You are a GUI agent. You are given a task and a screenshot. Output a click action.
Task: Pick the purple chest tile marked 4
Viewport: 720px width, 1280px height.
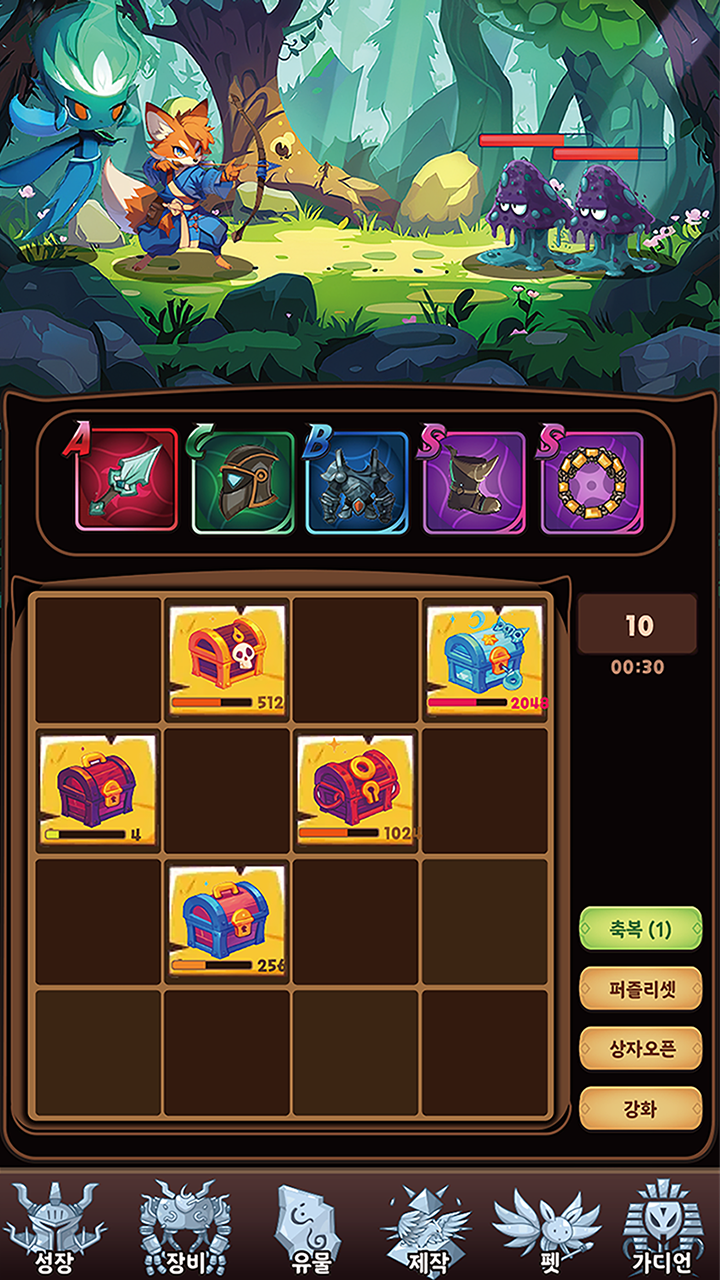(98, 789)
